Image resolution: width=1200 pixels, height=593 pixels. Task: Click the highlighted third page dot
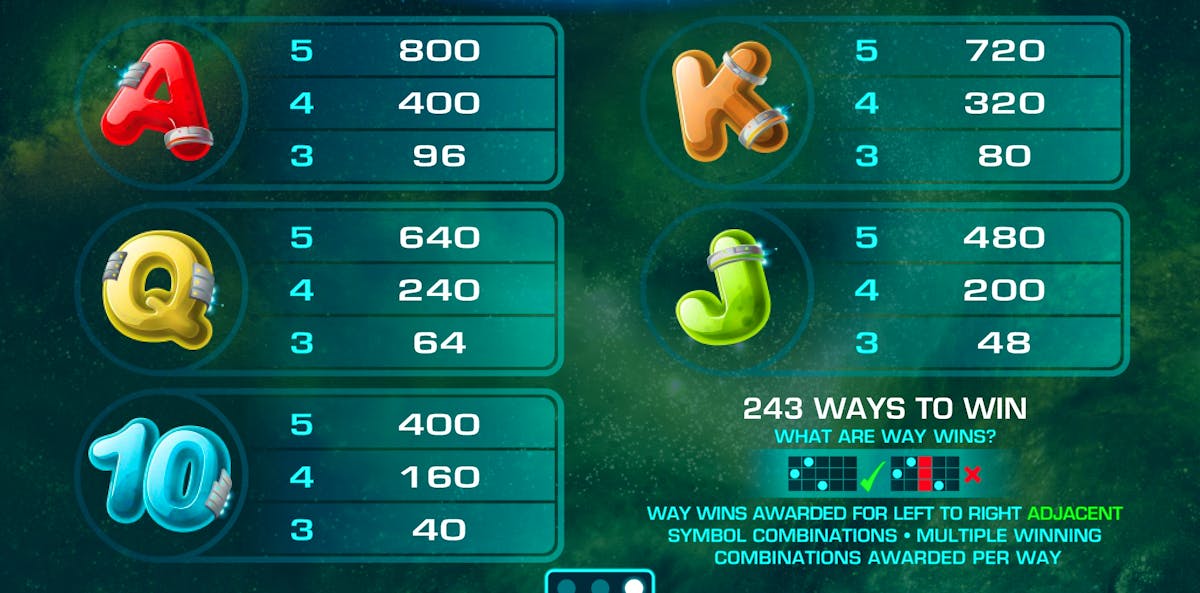(x=633, y=587)
